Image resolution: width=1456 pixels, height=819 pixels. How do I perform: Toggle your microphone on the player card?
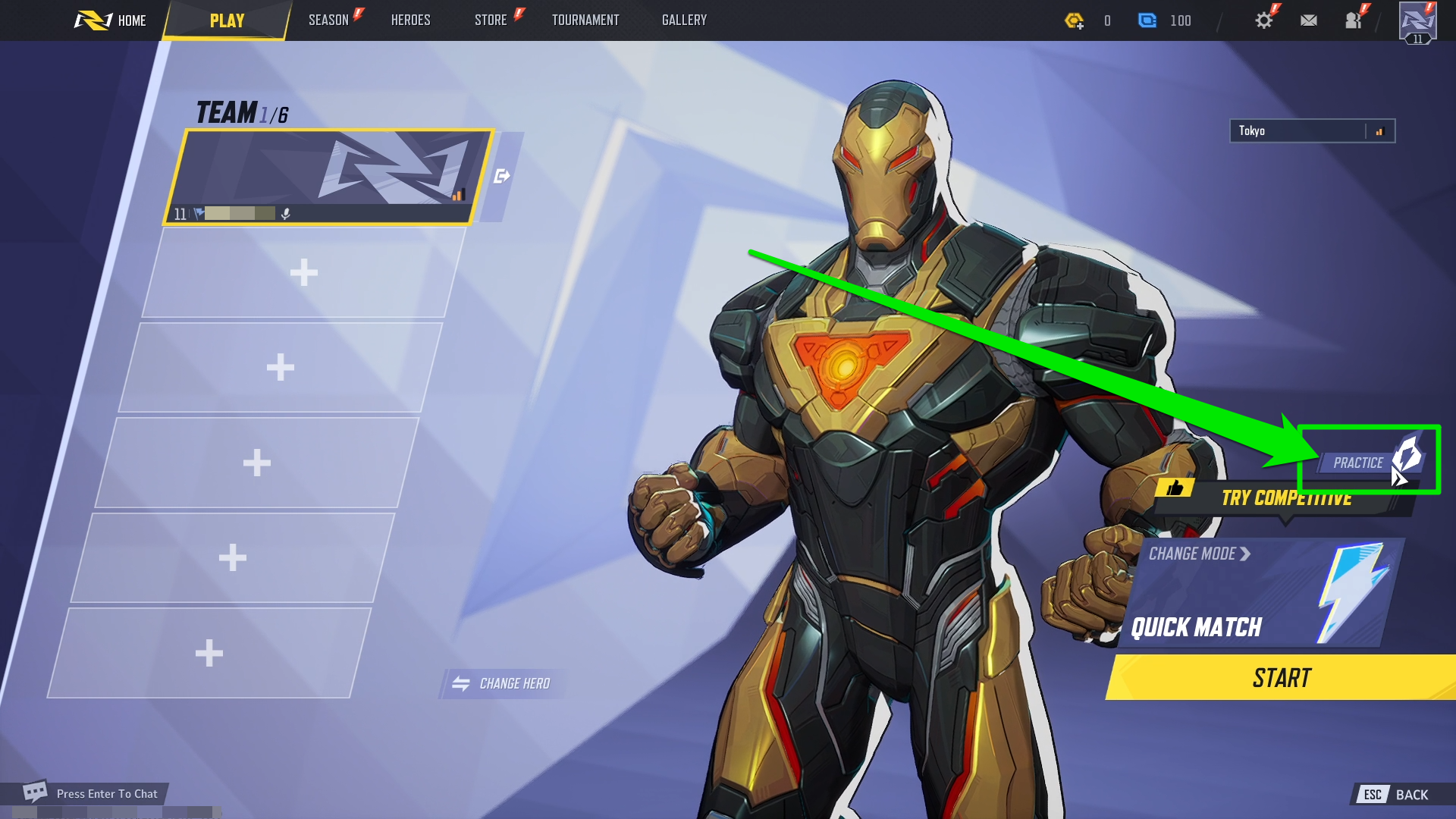point(286,214)
